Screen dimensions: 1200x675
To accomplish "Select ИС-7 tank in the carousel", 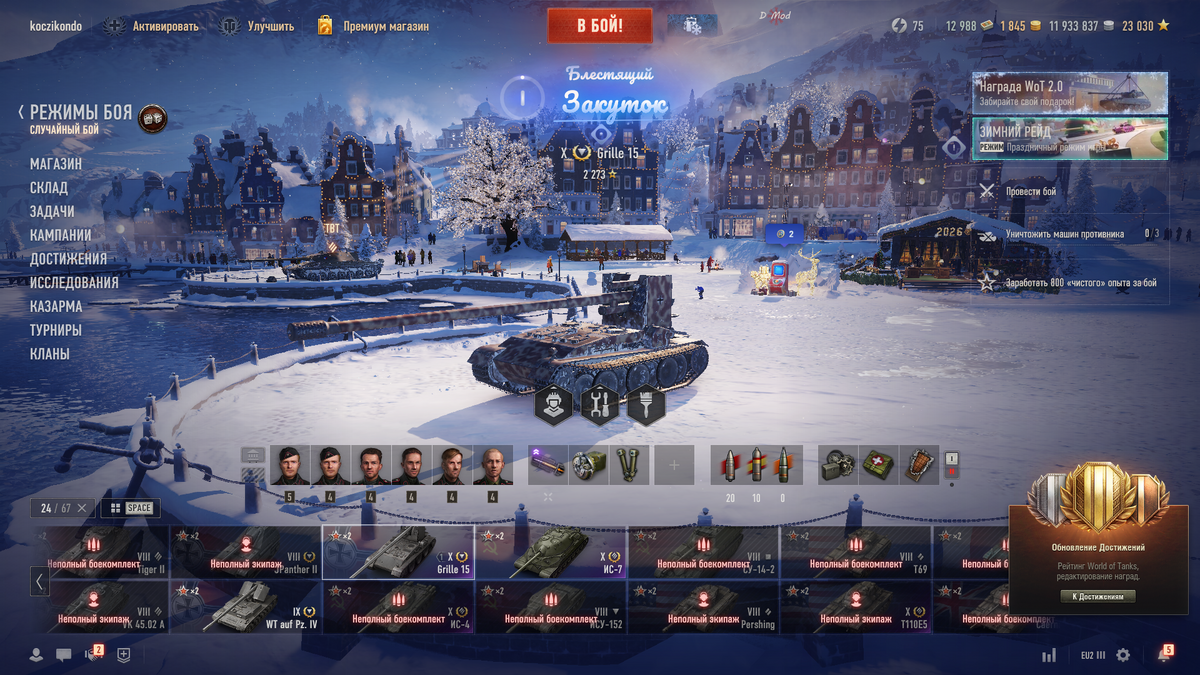I will tap(550, 553).
